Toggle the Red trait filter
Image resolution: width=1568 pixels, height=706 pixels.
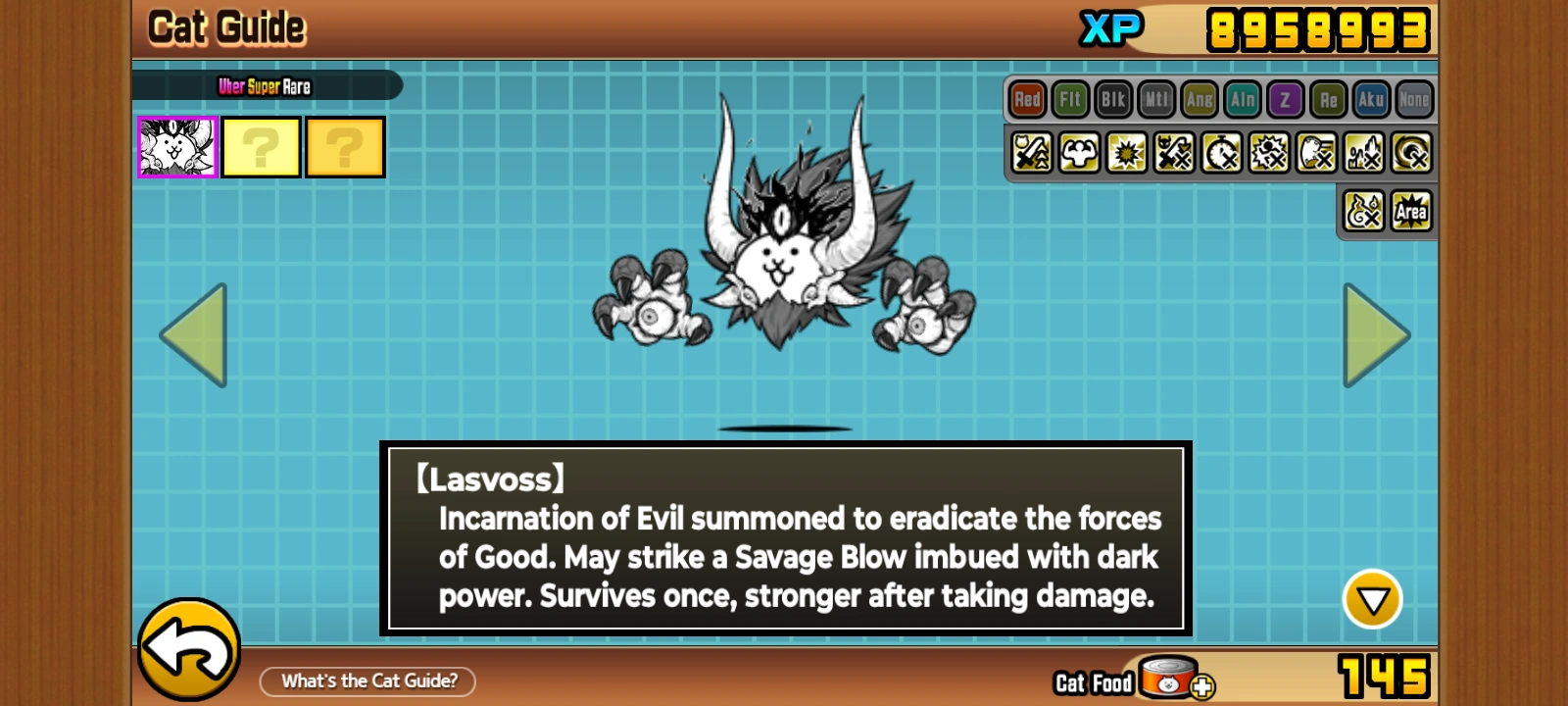pyautogui.click(x=1027, y=99)
